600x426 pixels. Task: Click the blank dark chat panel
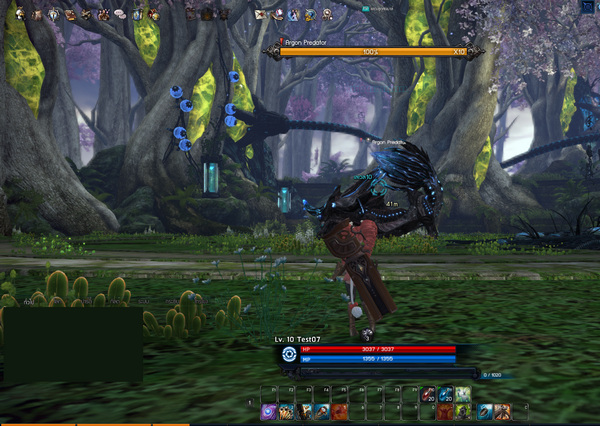[x=72, y=344]
